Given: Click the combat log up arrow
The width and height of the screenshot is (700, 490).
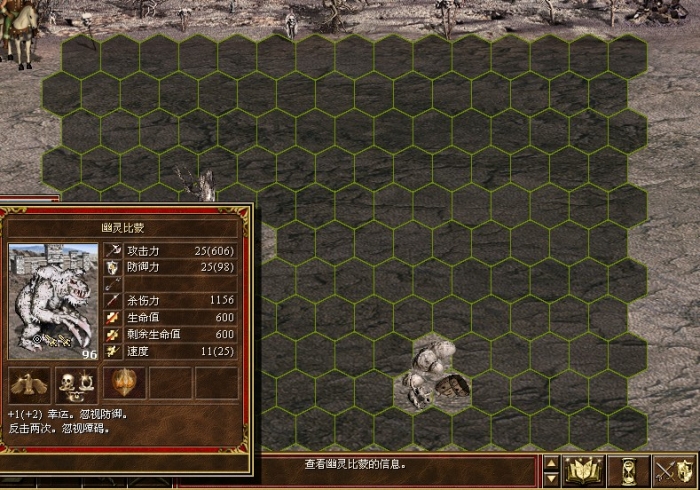Looking at the screenshot, I should click(x=551, y=463).
